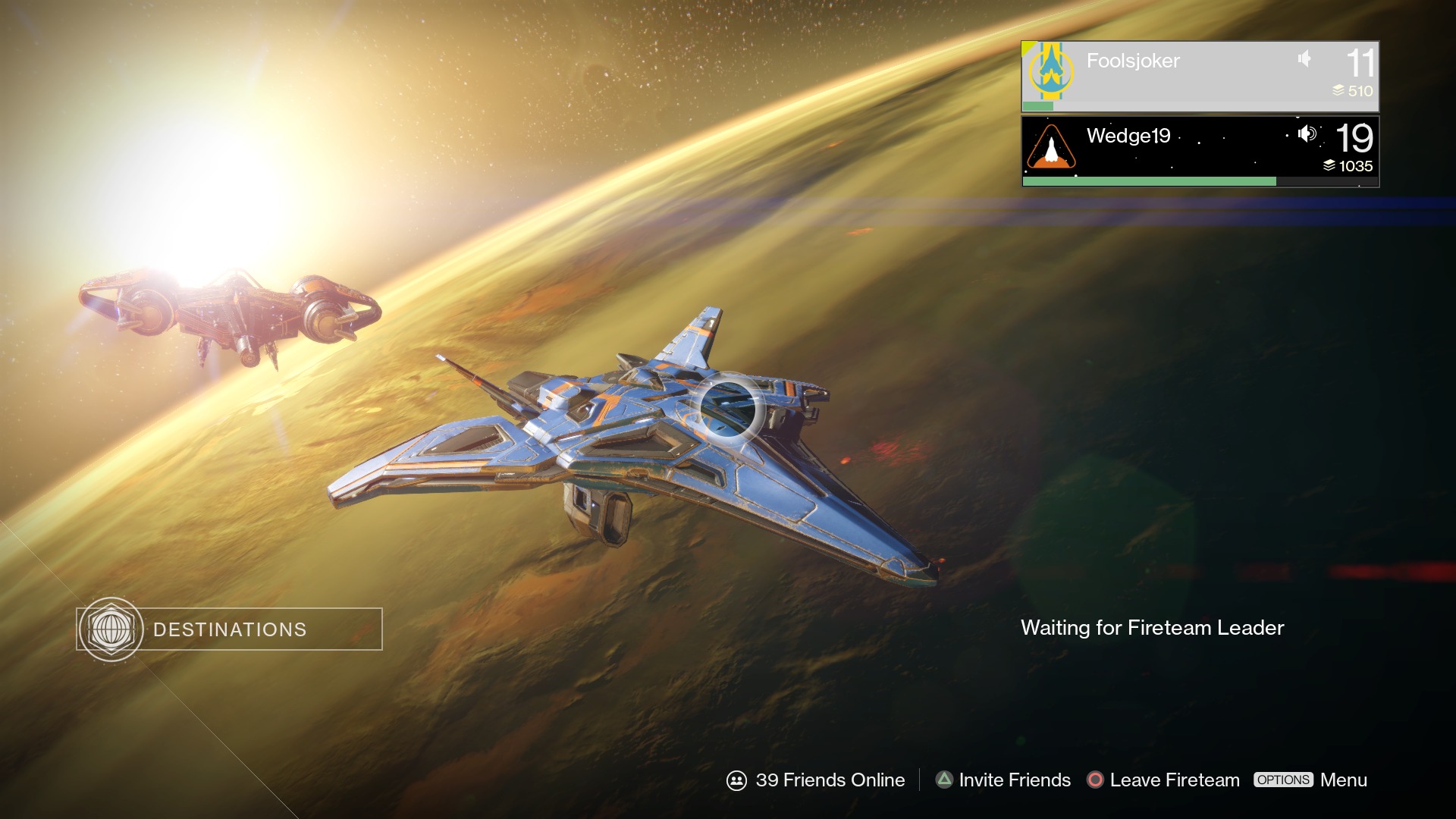Click Foolsjoker's emblem icon
1456x819 pixels.
coord(1050,71)
